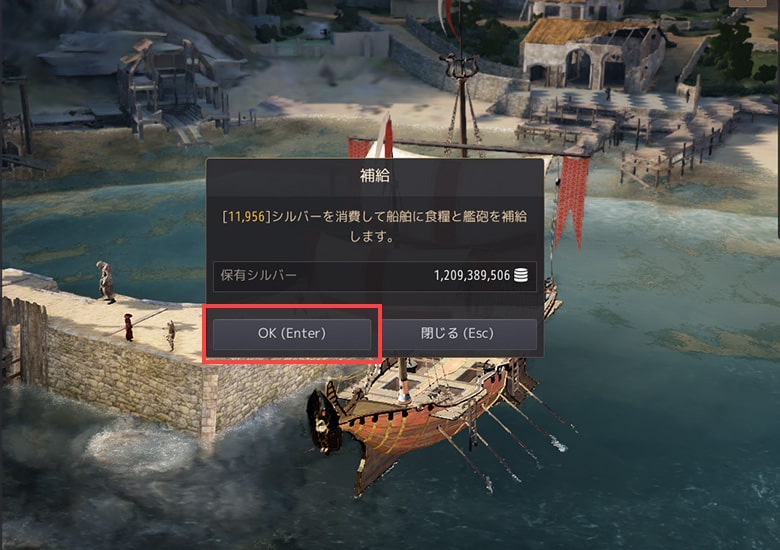Image resolution: width=780 pixels, height=550 pixels.
Task: Close the 補給 dialog with 閉じる (Esc)
Action: coord(459,333)
